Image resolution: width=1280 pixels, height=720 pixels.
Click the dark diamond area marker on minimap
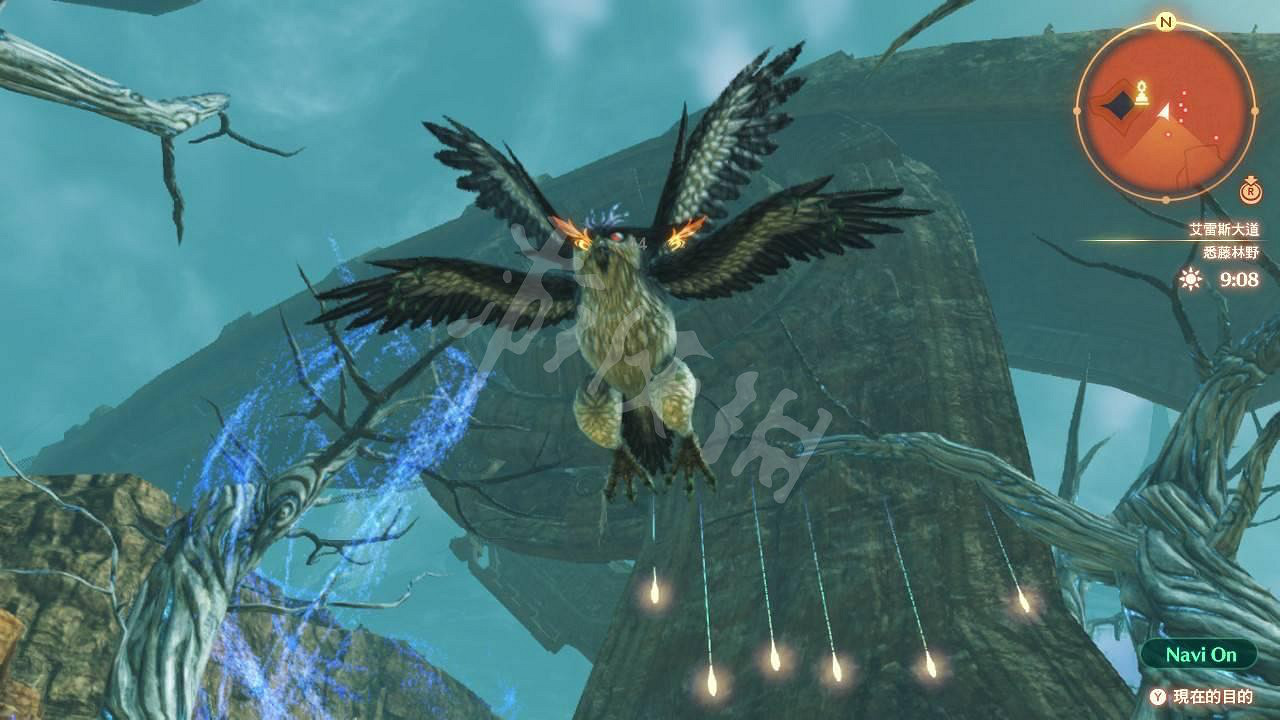coord(1117,105)
